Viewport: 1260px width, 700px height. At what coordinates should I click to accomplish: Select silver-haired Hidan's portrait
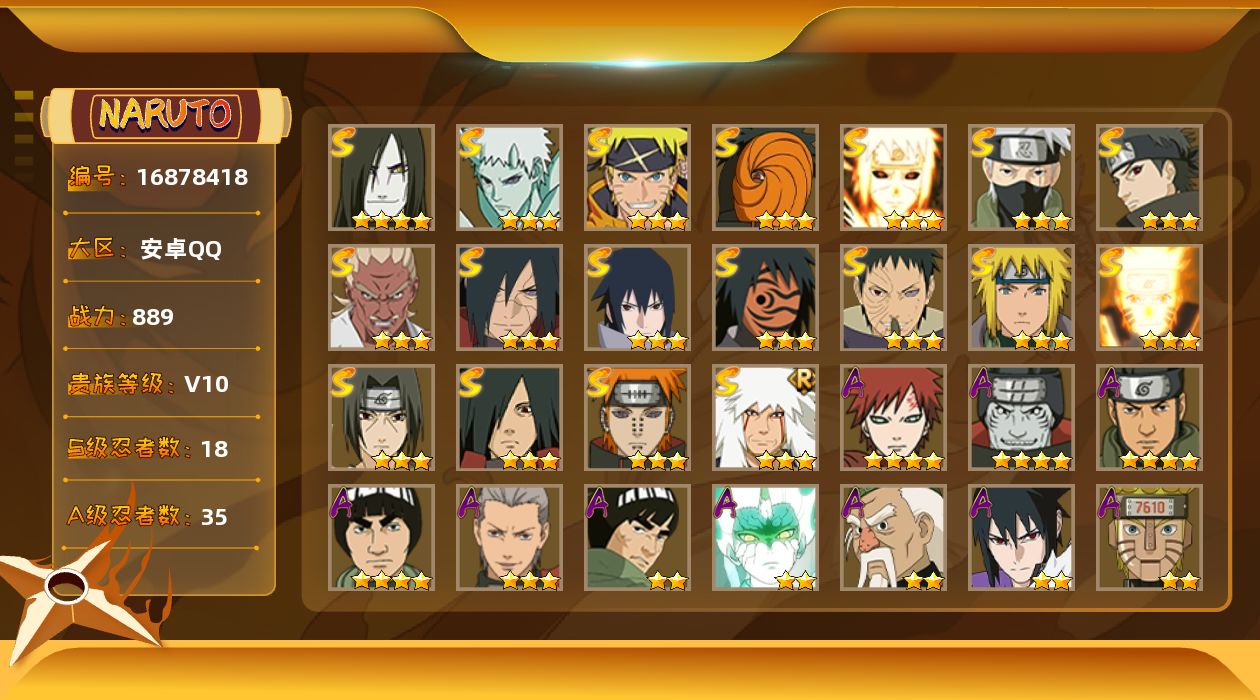509,537
